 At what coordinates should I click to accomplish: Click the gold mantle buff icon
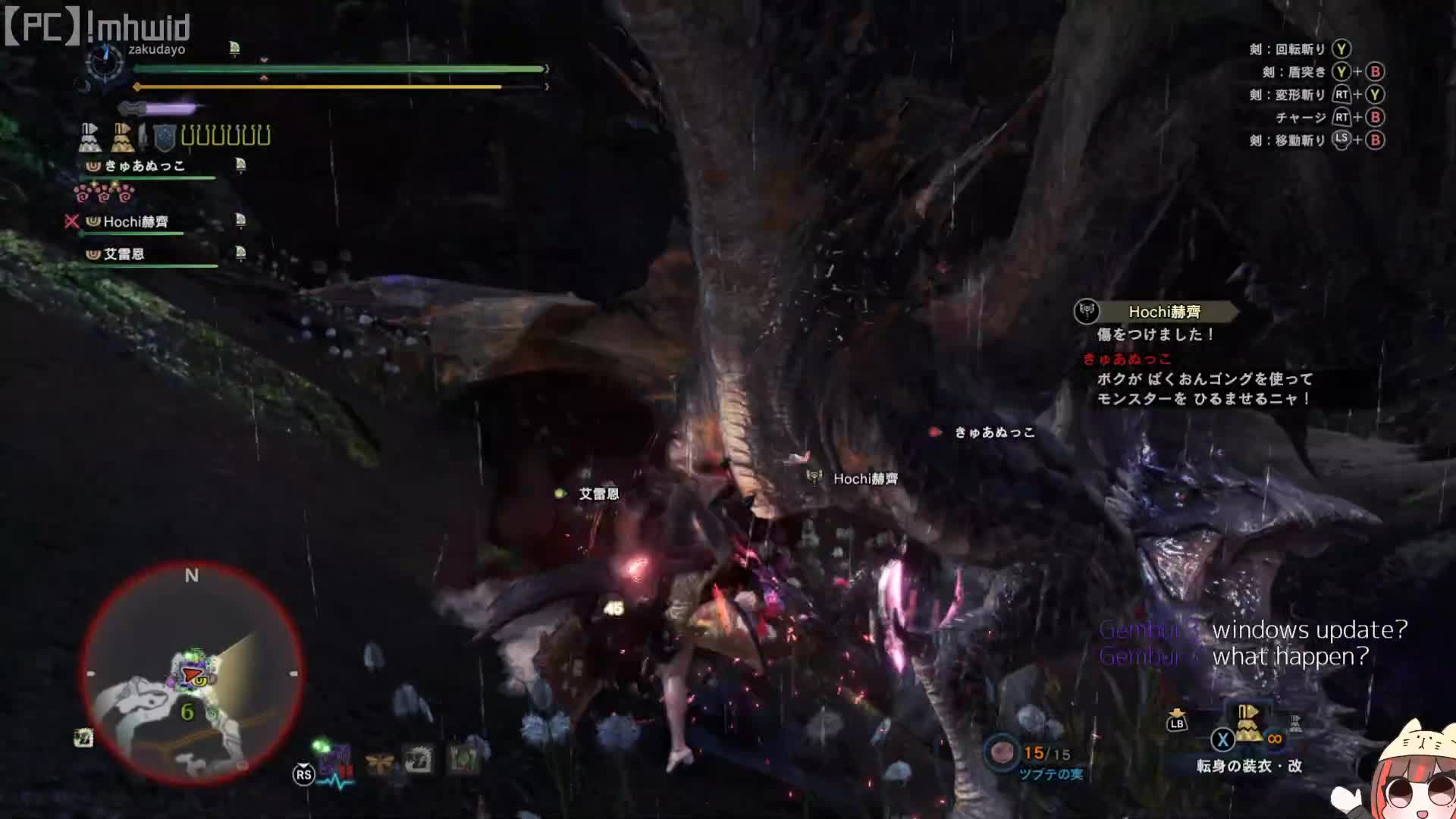coord(121,137)
